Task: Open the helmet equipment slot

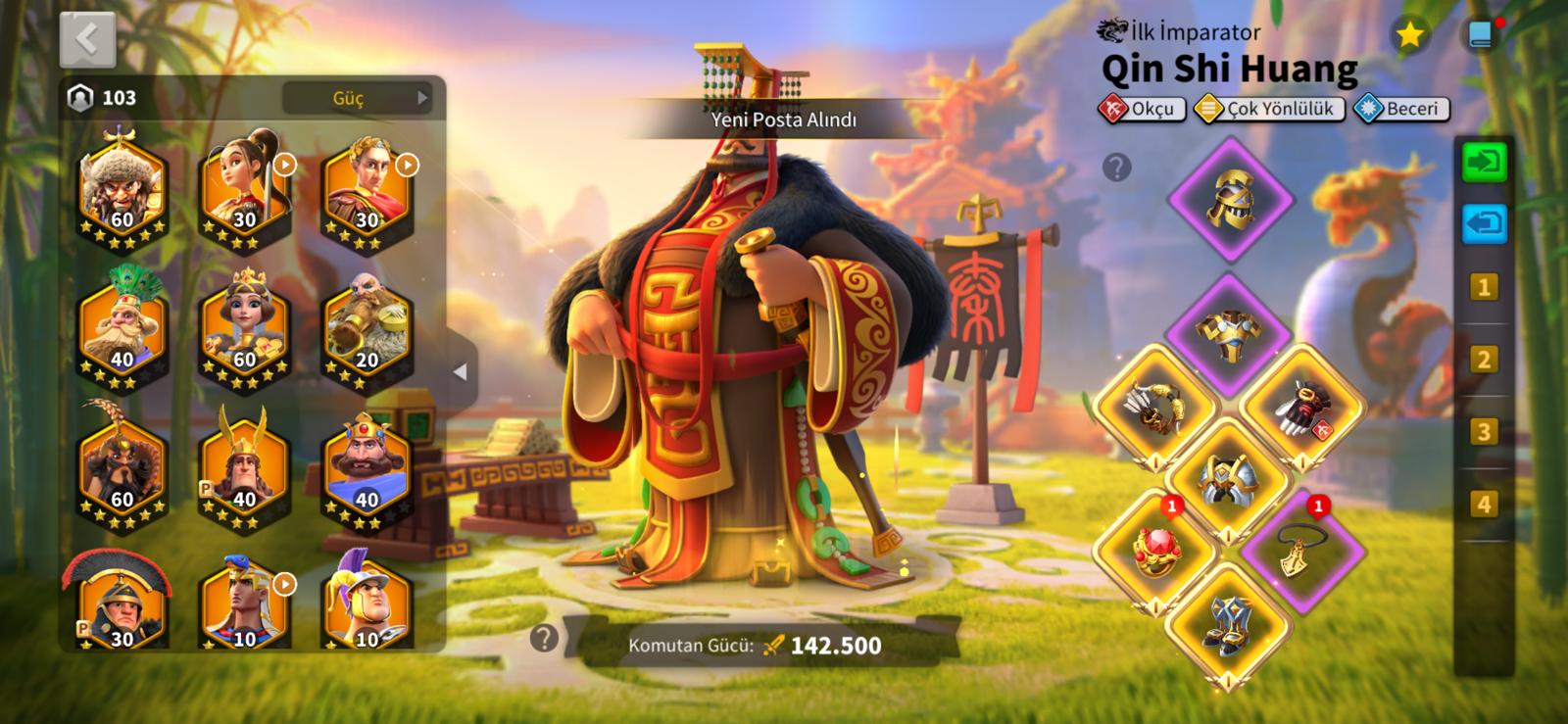Action: click(x=1229, y=199)
